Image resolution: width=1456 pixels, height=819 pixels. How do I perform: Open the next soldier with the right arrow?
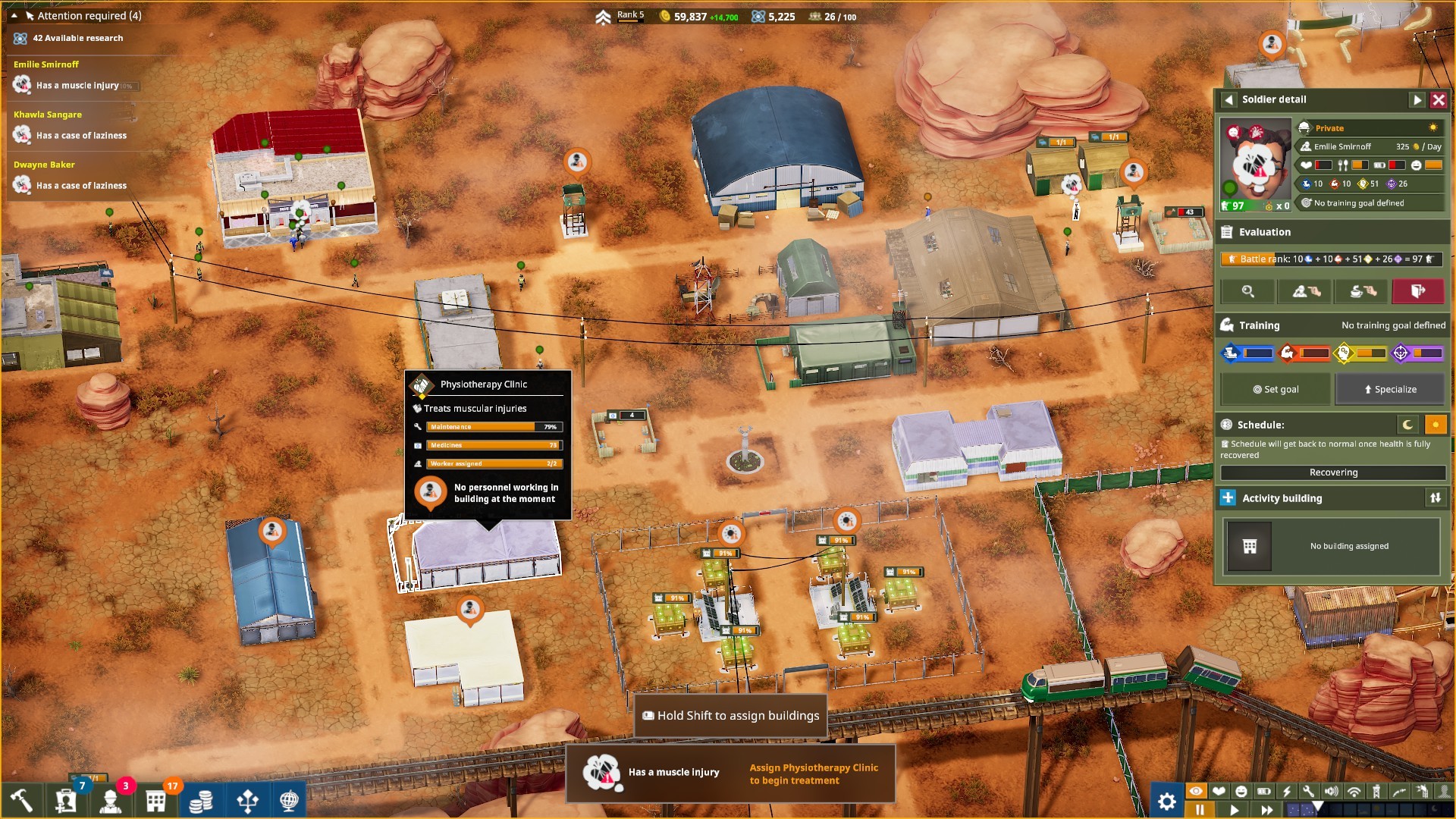(x=1417, y=99)
